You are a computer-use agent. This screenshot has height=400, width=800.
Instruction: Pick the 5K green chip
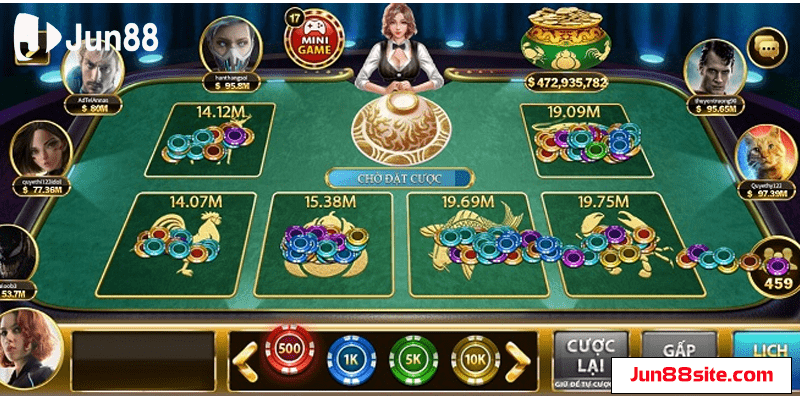[x=413, y=355]
